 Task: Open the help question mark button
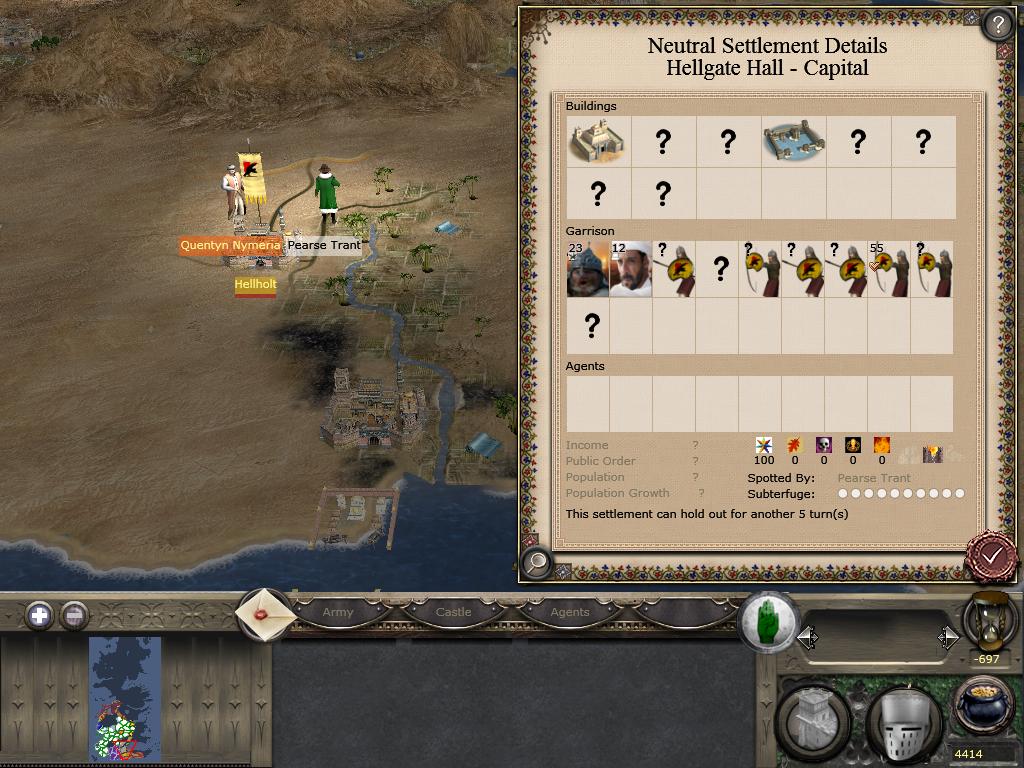click(x=997, y=24)
